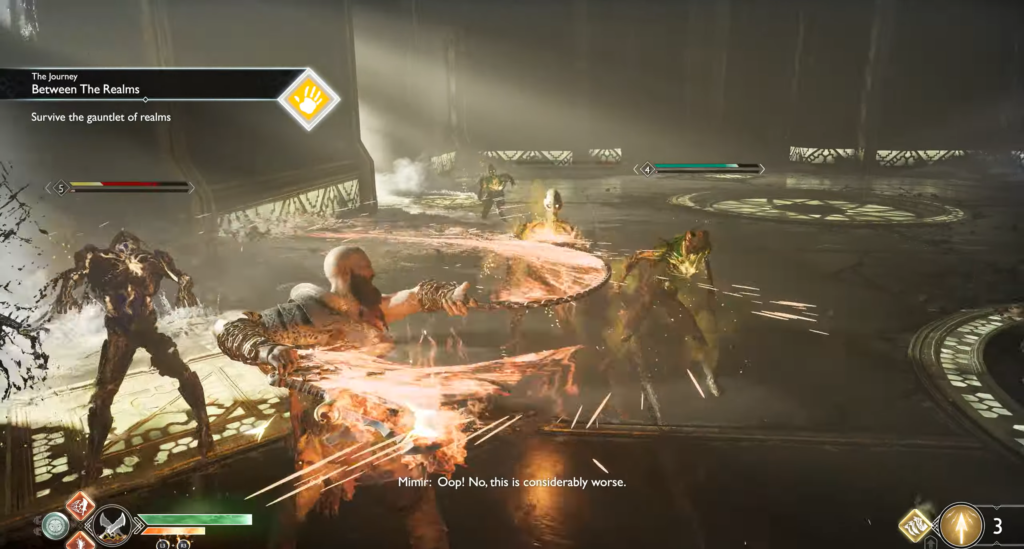
Task: Click the yellow hand quest marker icon
Action: click(x=308, y=99)
